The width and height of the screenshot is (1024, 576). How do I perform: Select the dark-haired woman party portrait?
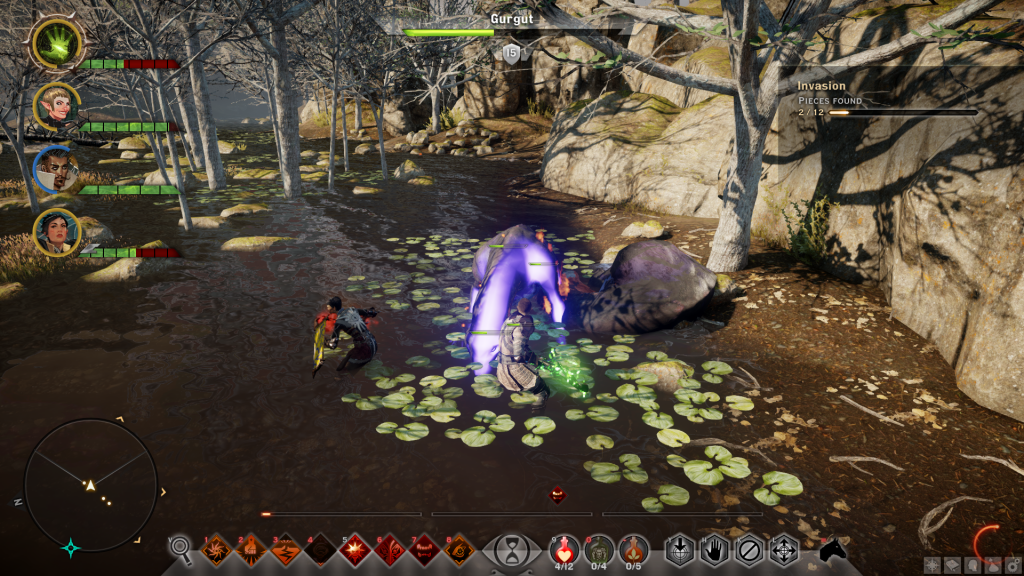click(57, 232)
